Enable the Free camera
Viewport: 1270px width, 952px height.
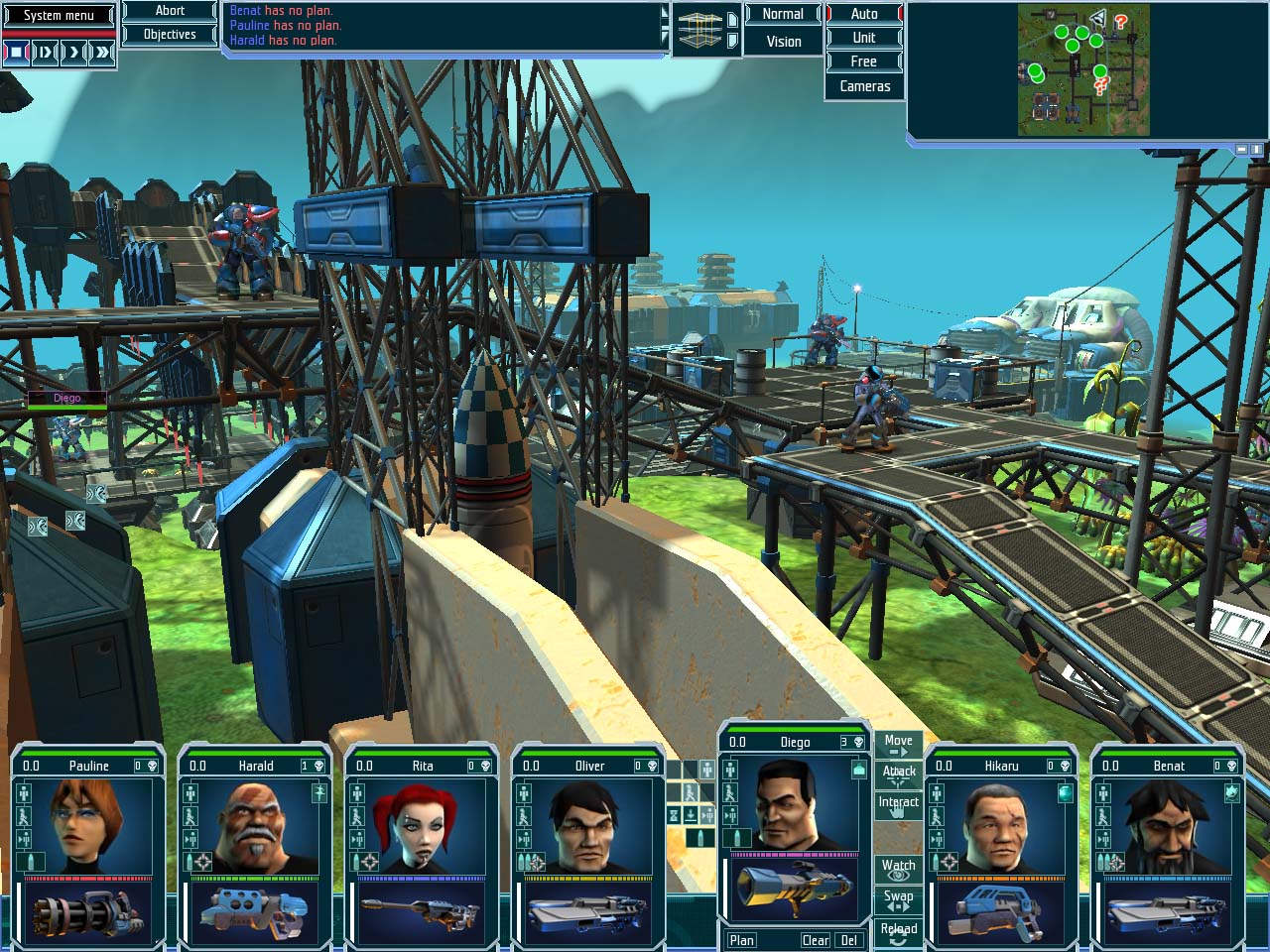(863, 61)
